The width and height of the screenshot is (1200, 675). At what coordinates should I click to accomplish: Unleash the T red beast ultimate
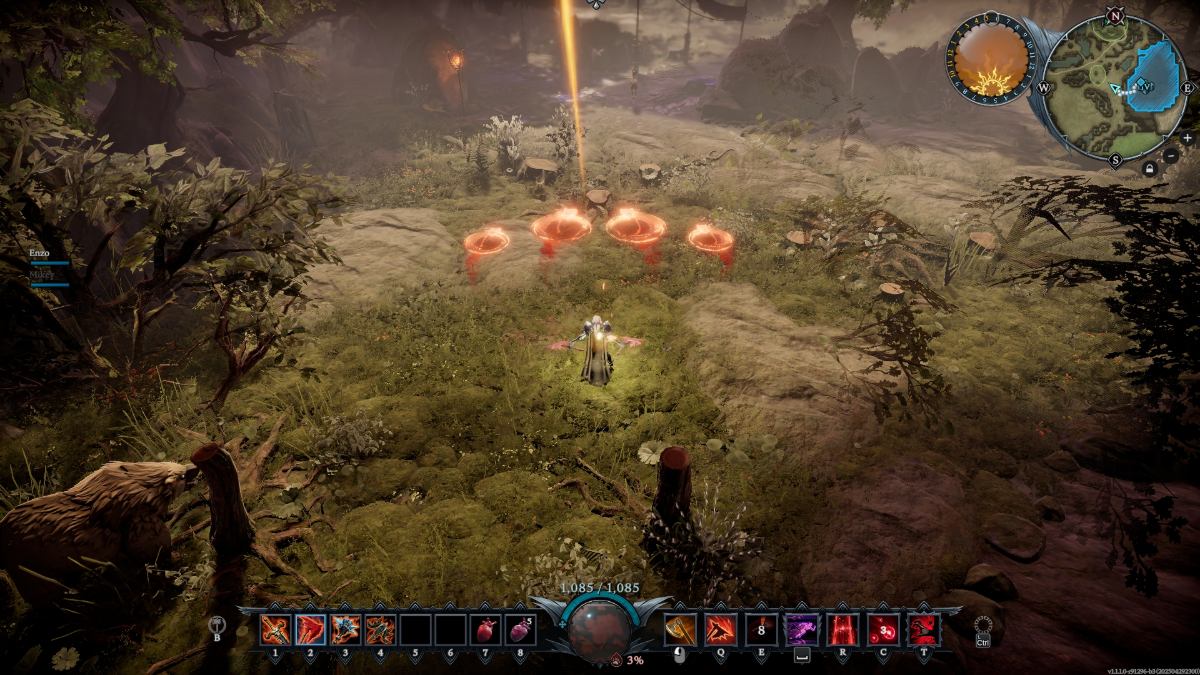(x=922, y=629)
